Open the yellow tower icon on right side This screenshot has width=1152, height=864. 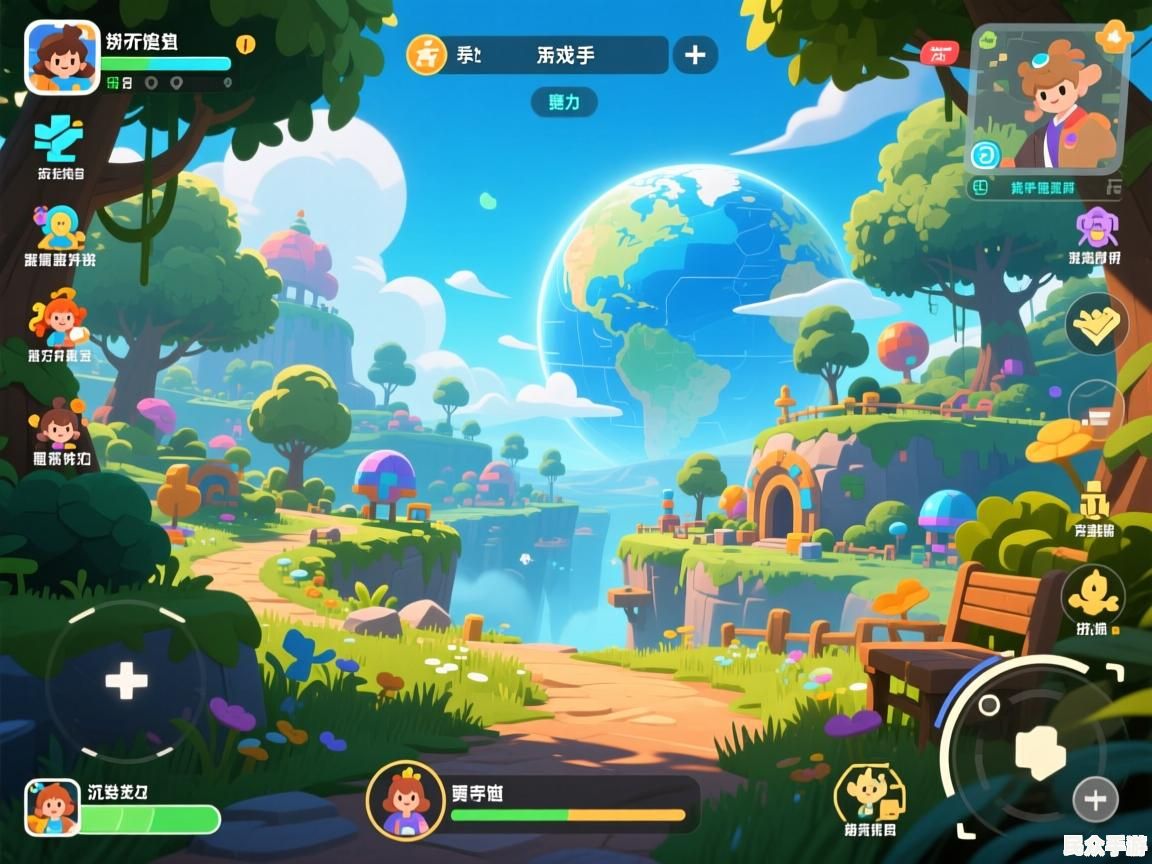pos(1096,499)
